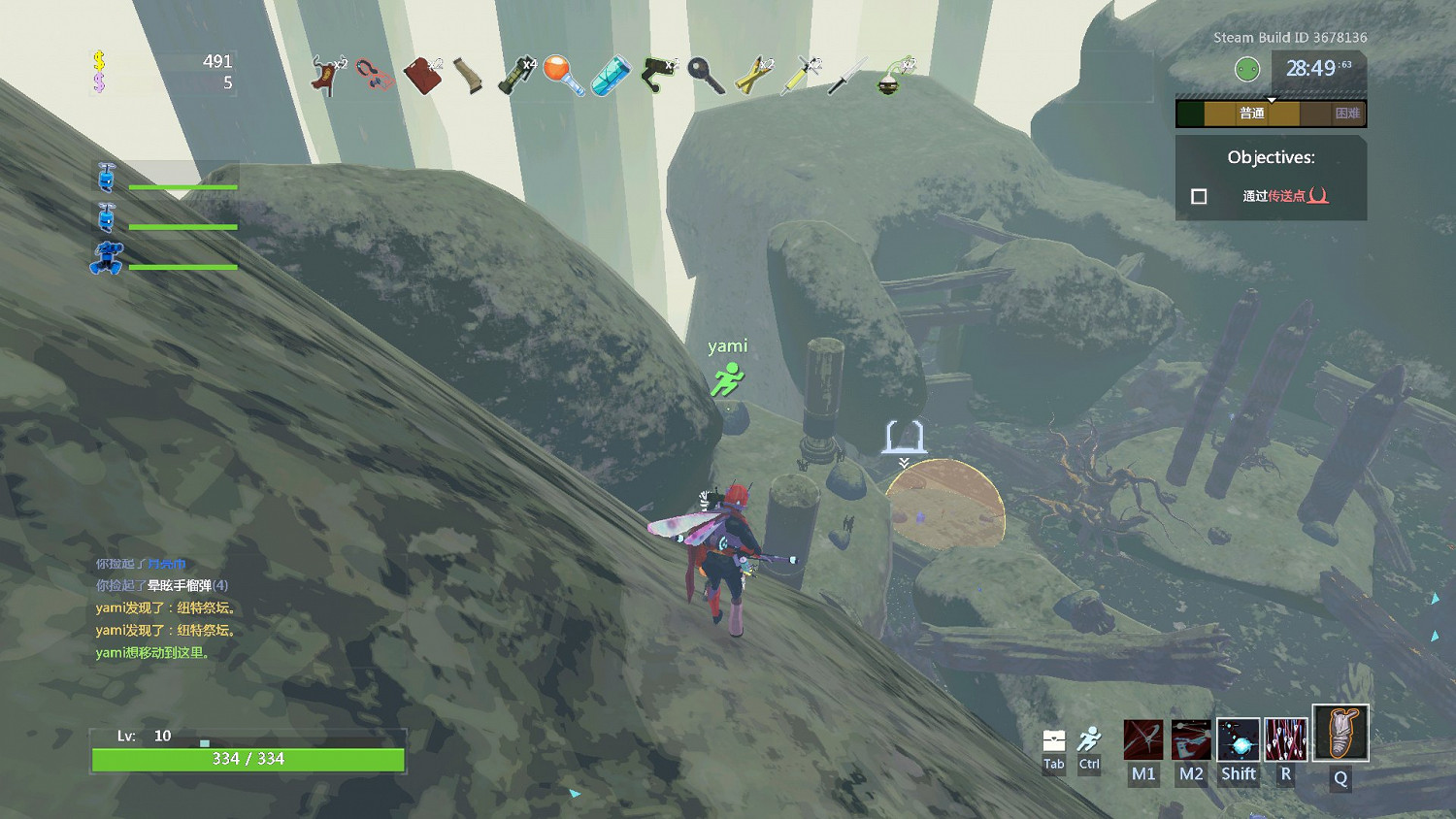The image size is (1456, 819).
Task: Click the difficulty progress bar
Action: point(1271,114)
